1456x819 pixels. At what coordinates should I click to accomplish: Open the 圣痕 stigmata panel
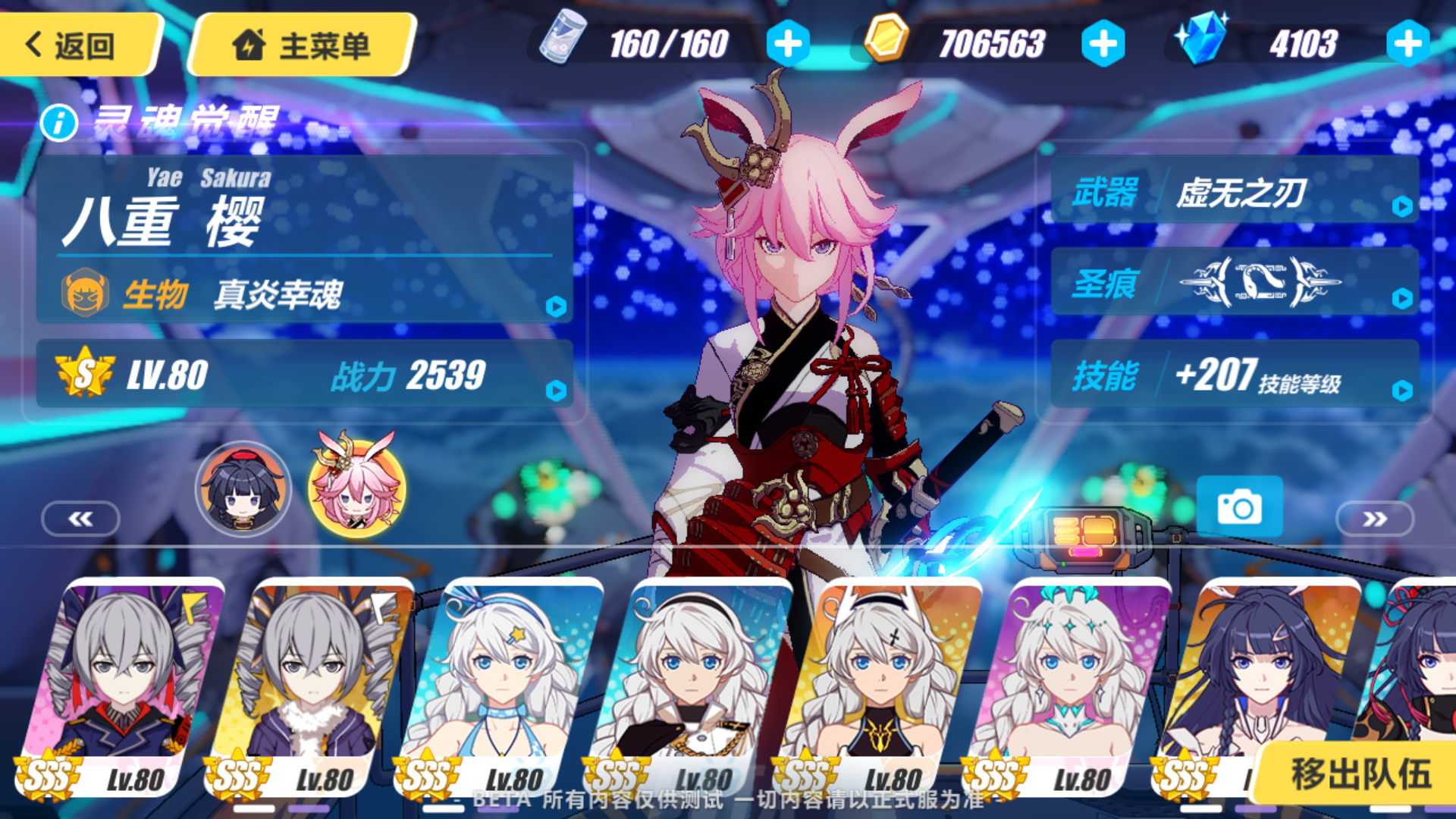pos(1235,282)
